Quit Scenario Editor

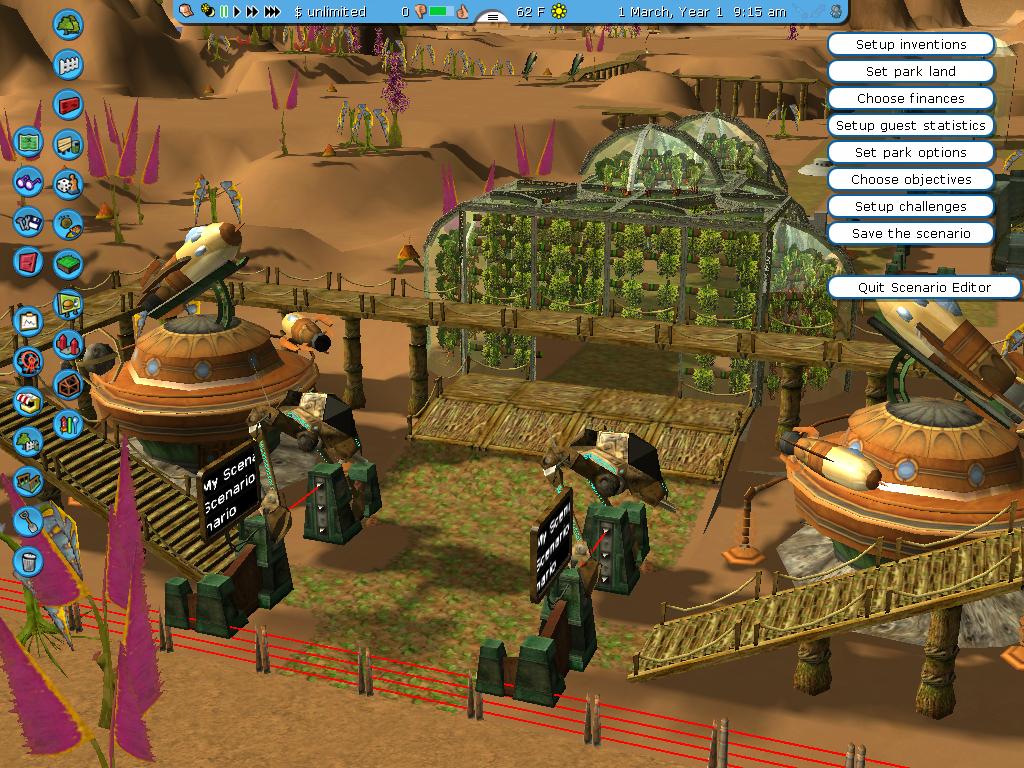pyautogui.click(x=924, y=288)
